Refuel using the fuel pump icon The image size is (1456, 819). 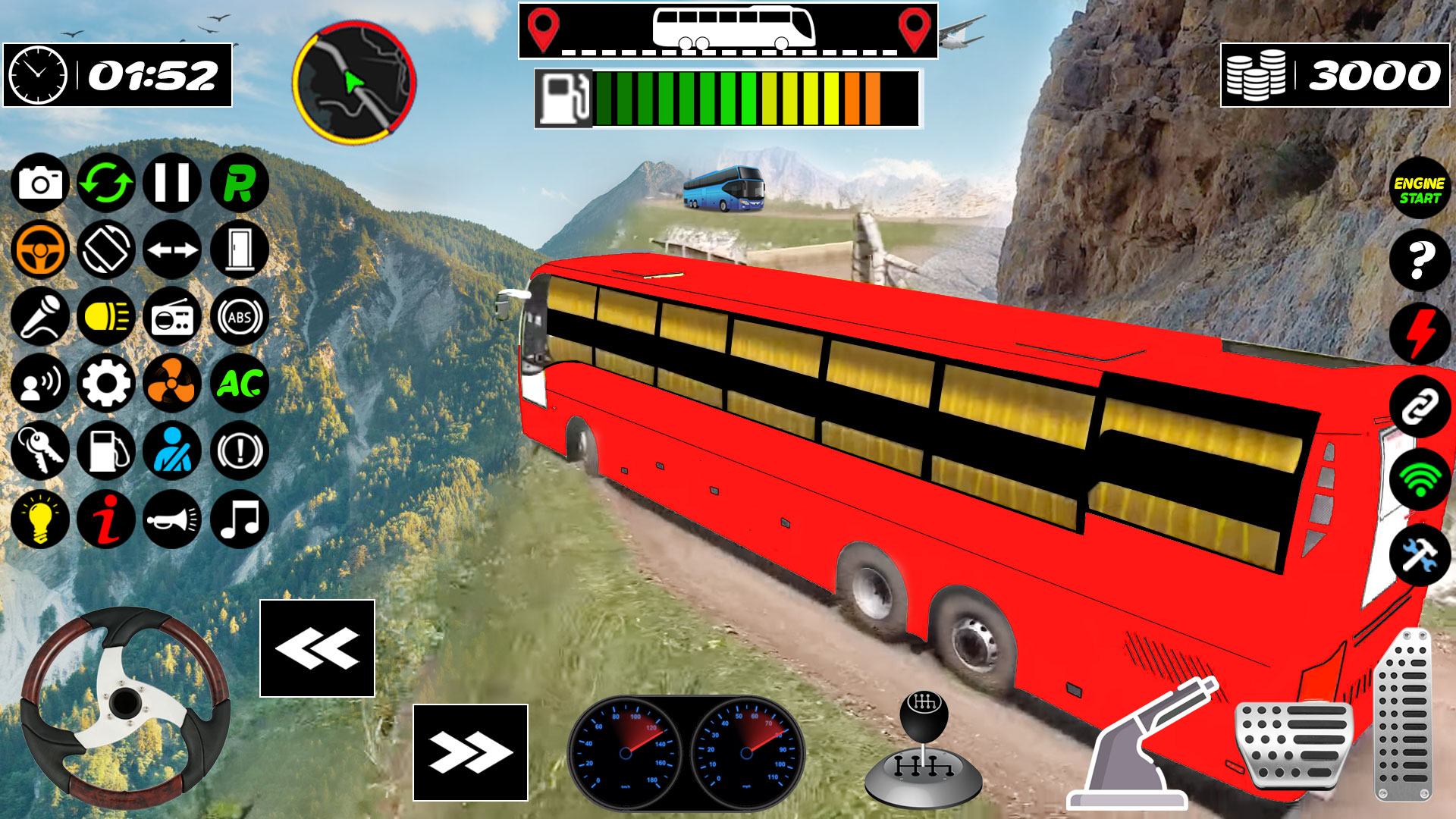[x=107, y=452]
